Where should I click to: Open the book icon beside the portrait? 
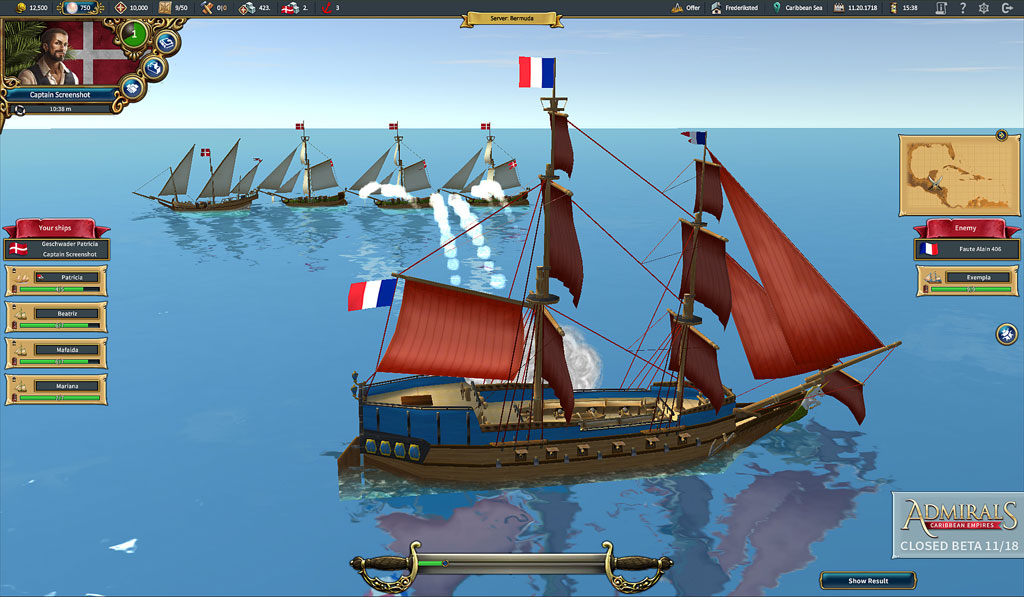(167, 42)
